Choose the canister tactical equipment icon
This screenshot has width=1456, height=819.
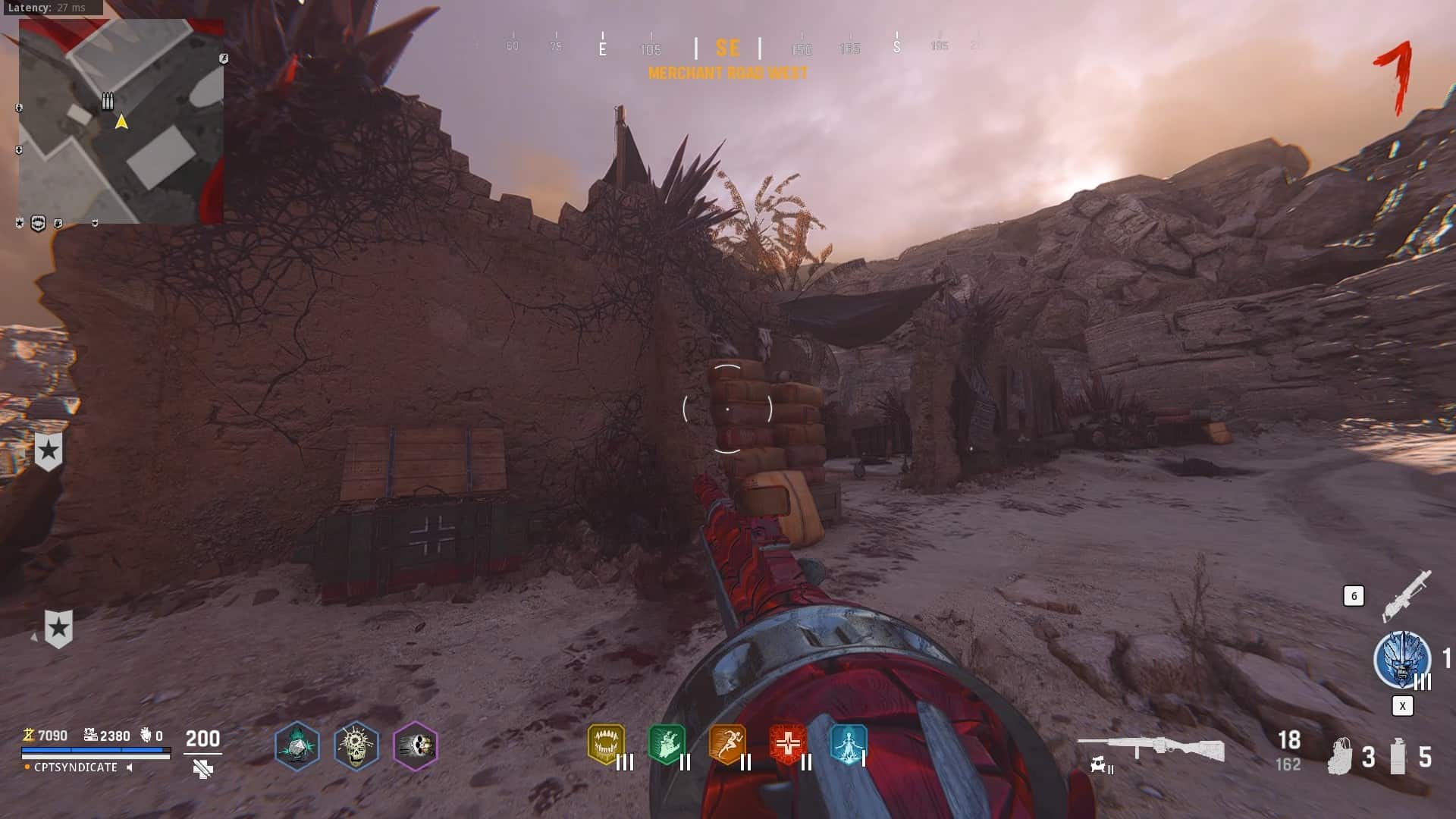click(x=1398, y=756)
